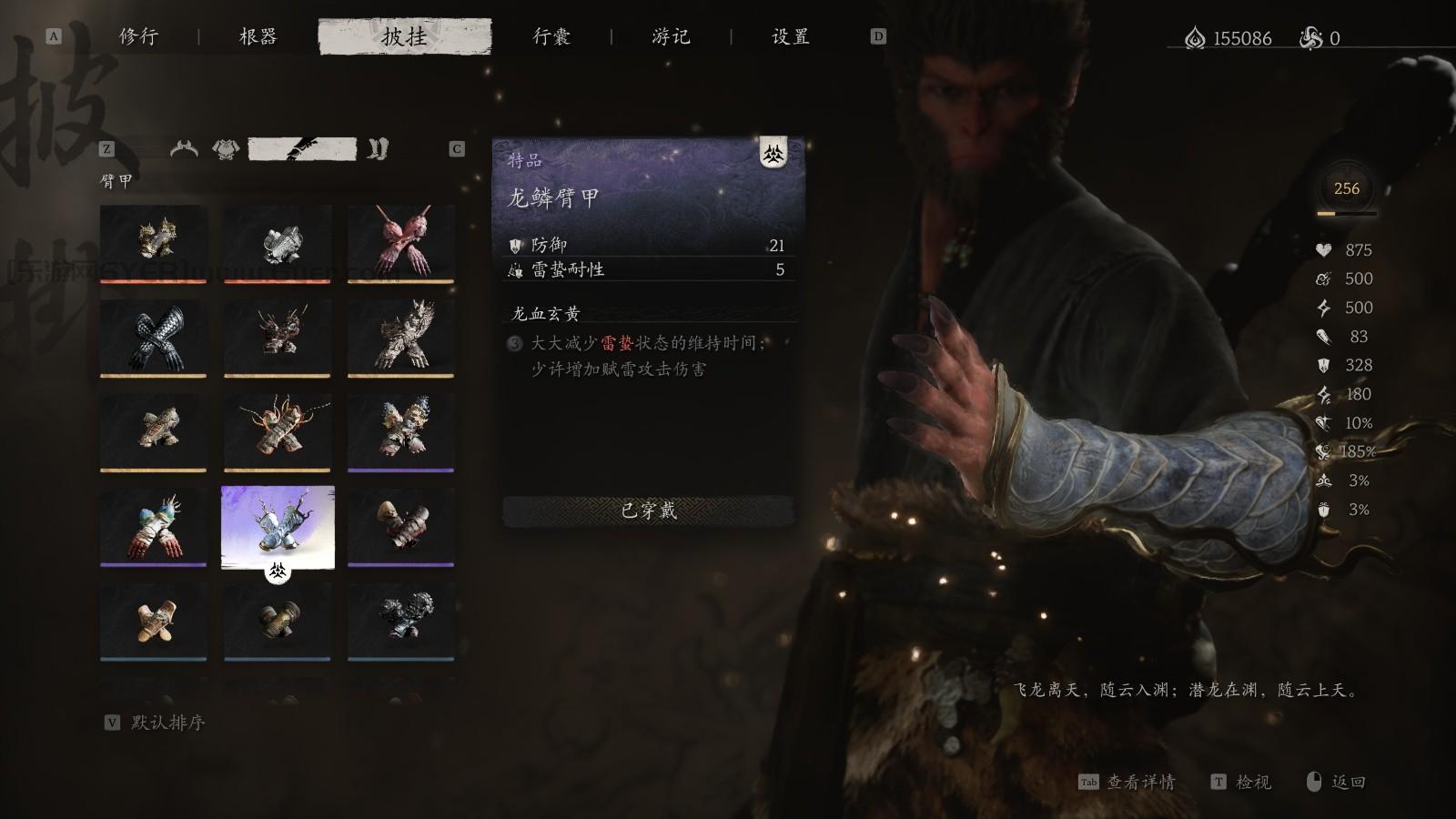Open the 游记 journal tab

click(671, 37)
